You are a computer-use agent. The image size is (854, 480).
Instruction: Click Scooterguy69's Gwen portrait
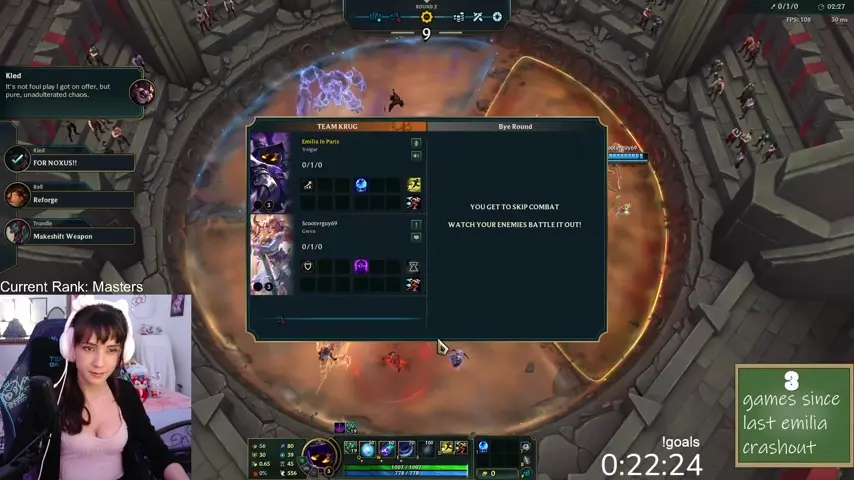point(270,253)
